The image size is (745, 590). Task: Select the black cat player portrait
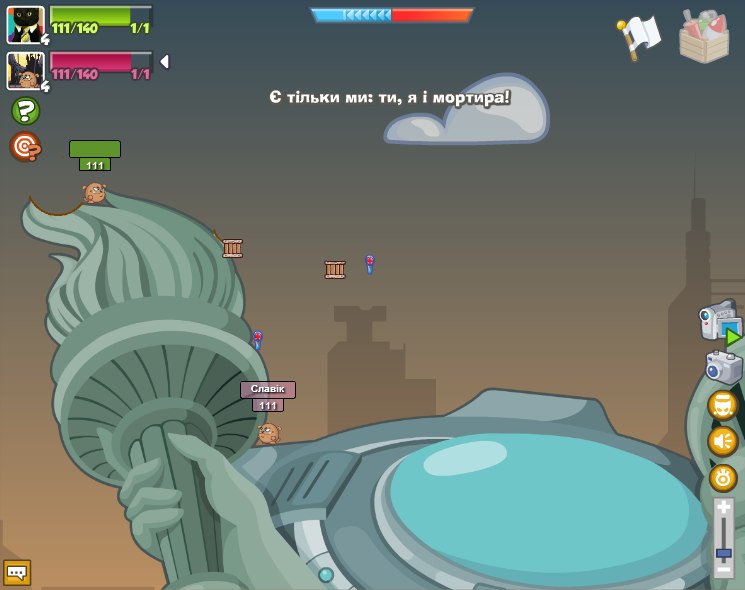[25, 24]
